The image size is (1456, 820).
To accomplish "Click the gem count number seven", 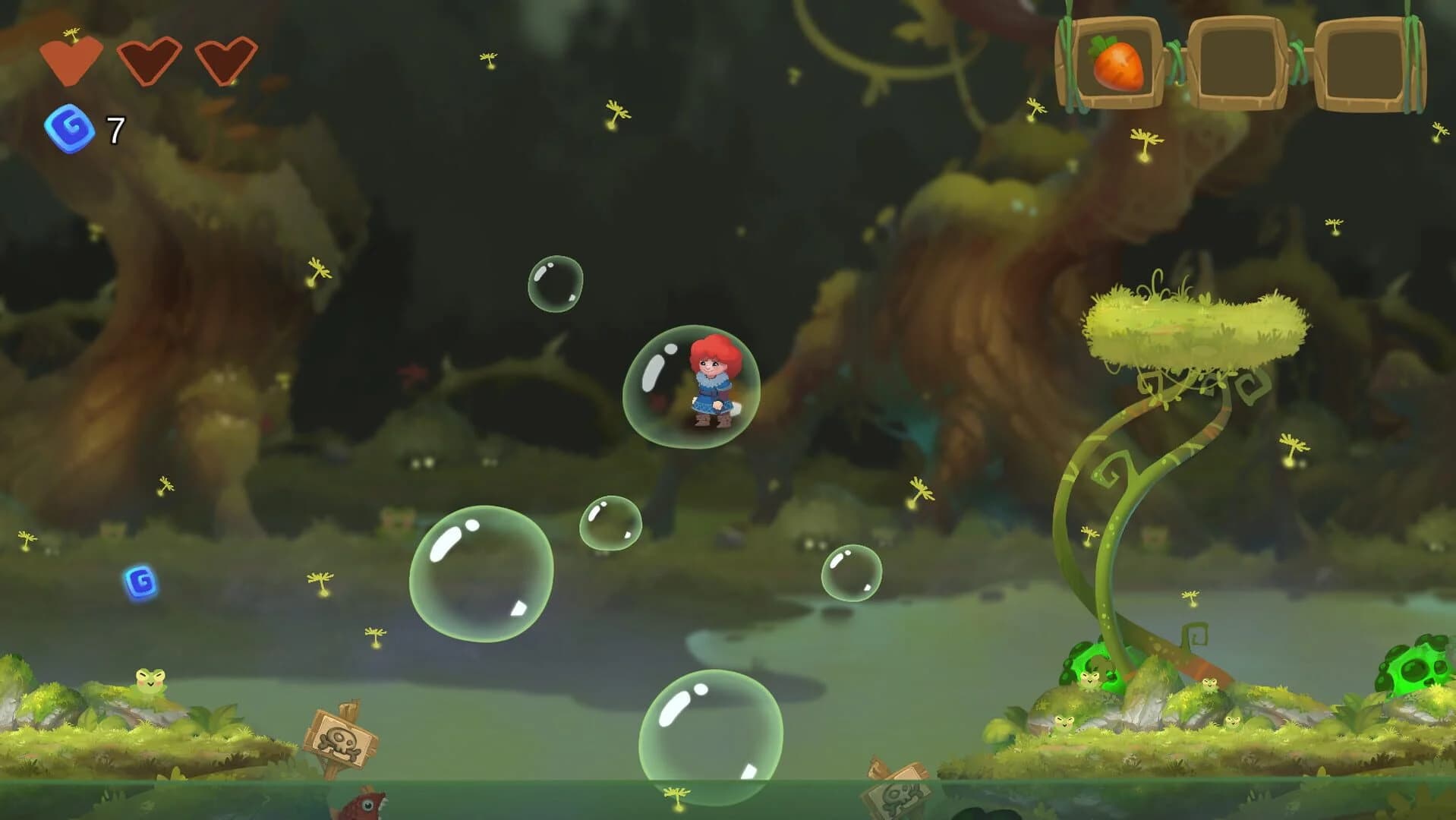I will pyautogui.click(x=114, y=127).
